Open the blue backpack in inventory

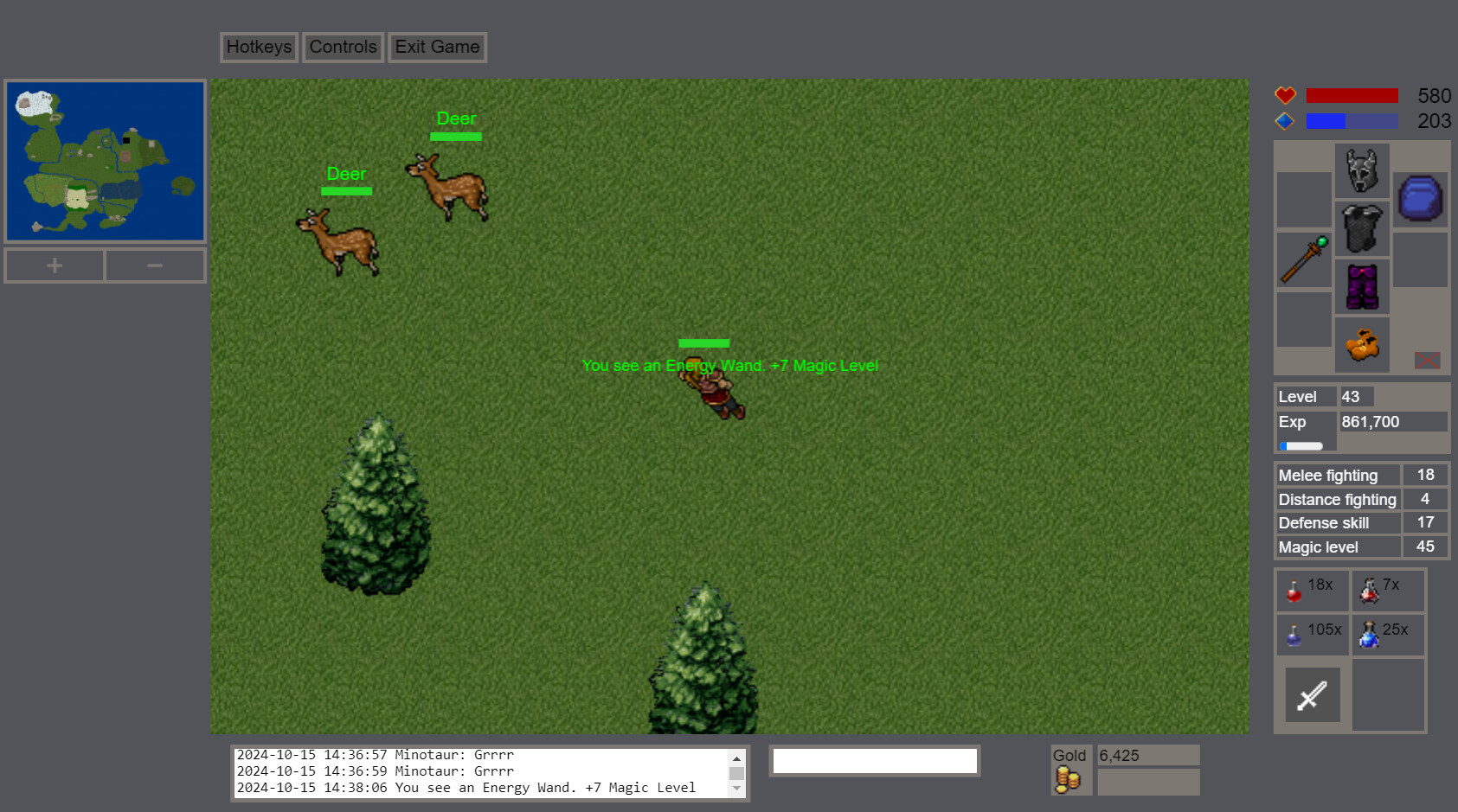point(1420,199)
